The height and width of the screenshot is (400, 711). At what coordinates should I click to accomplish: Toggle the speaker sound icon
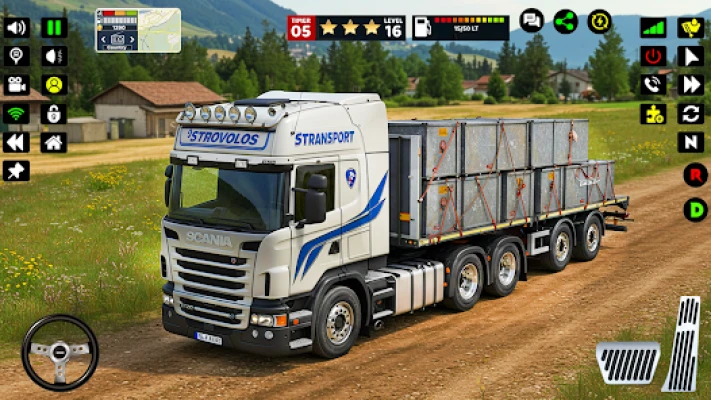tap(16, 27)
